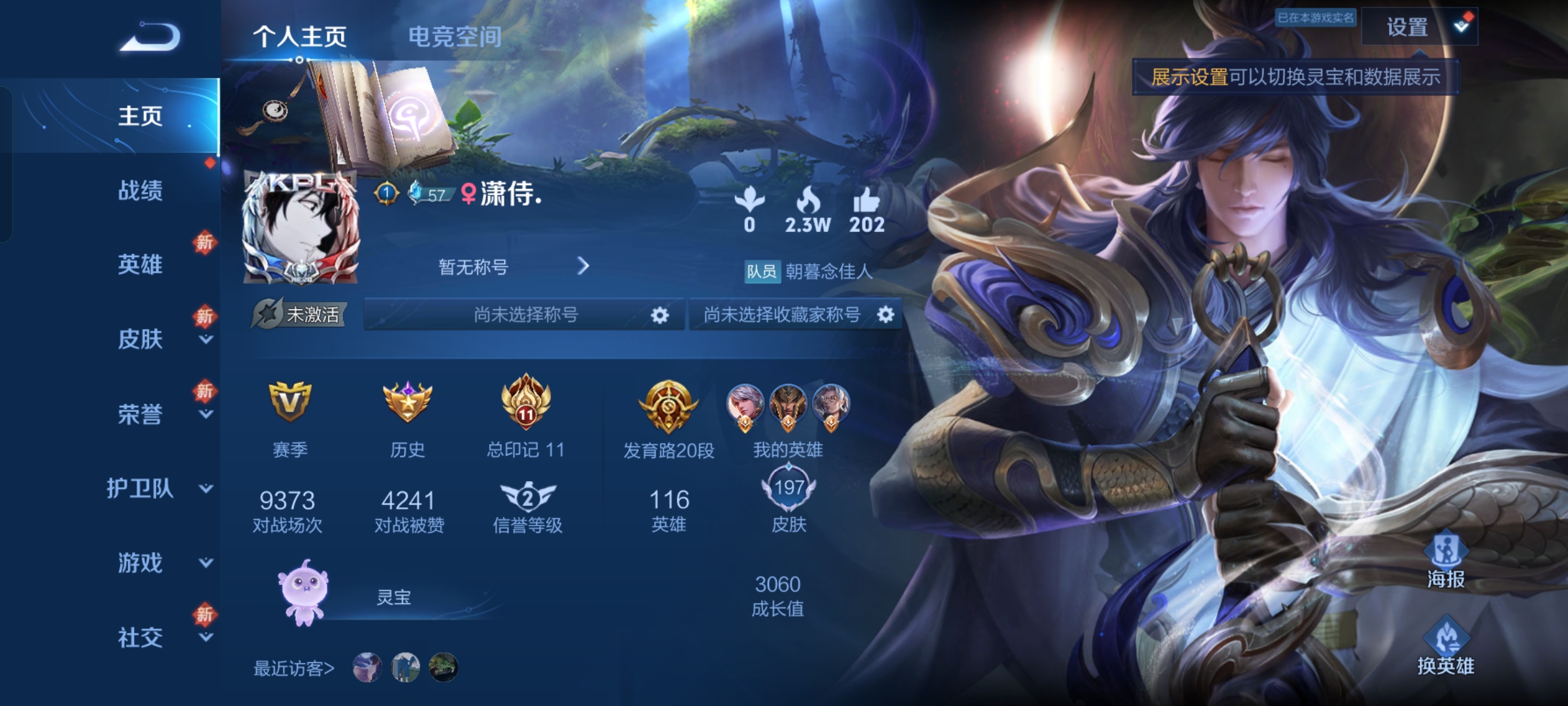Switch to the 电竞空间 tab
The height and width of the screenshot is (706, 1568).
pos(455,37)
